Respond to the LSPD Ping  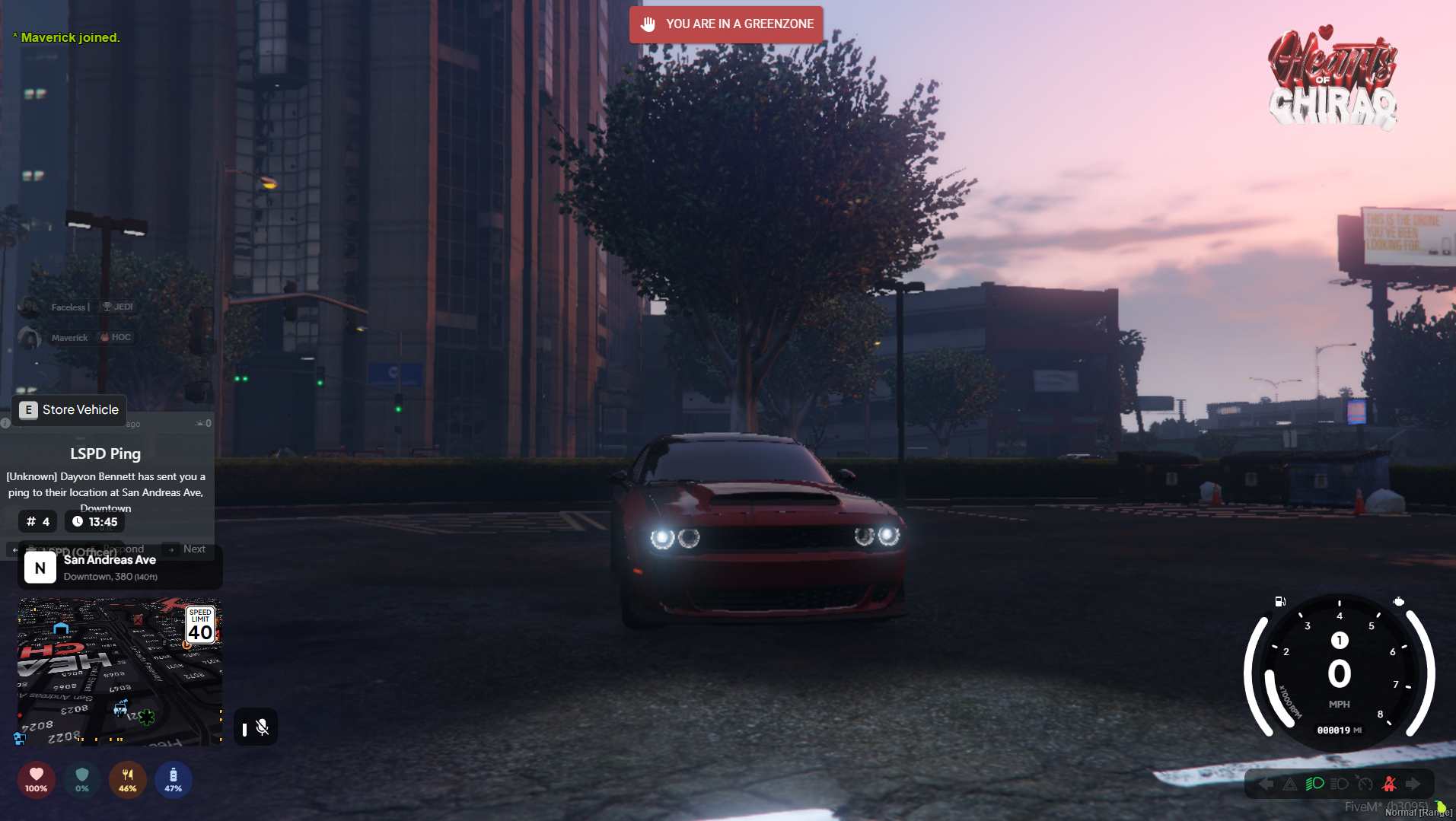pyautogui.click(x=128, y=549)
